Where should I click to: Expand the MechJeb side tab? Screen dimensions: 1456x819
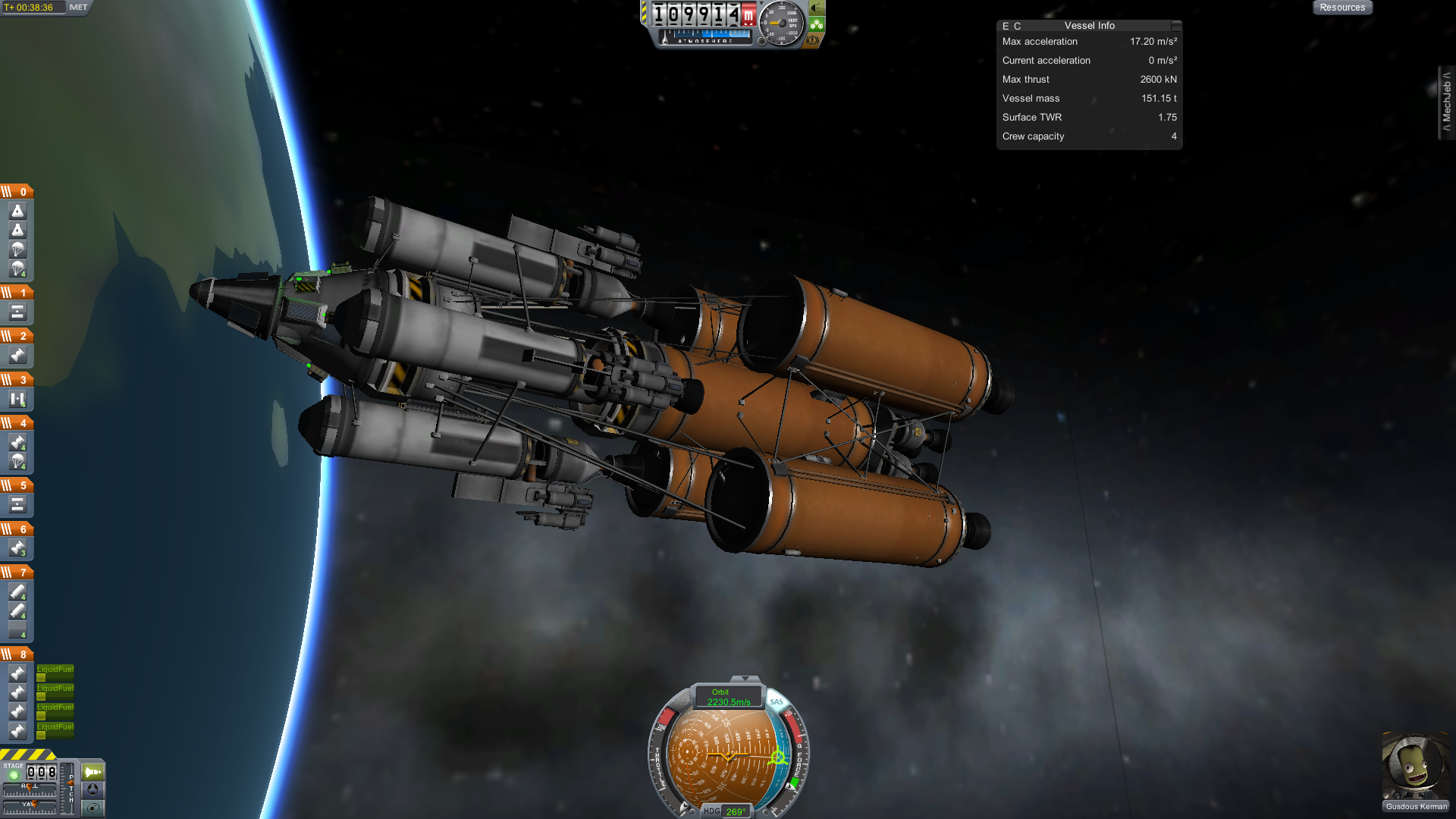pos(1446,102)
